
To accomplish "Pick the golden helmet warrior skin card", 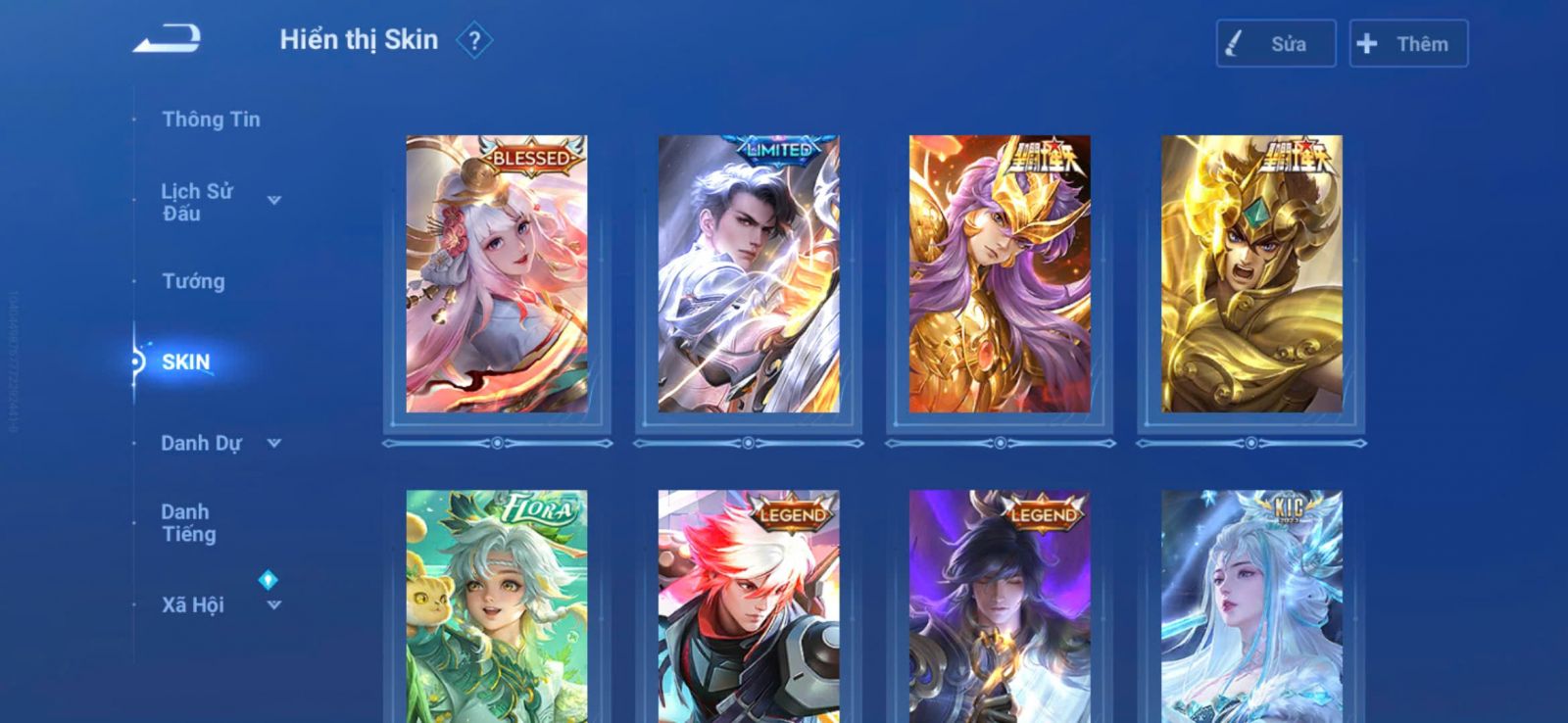I will click(1251, 274).
